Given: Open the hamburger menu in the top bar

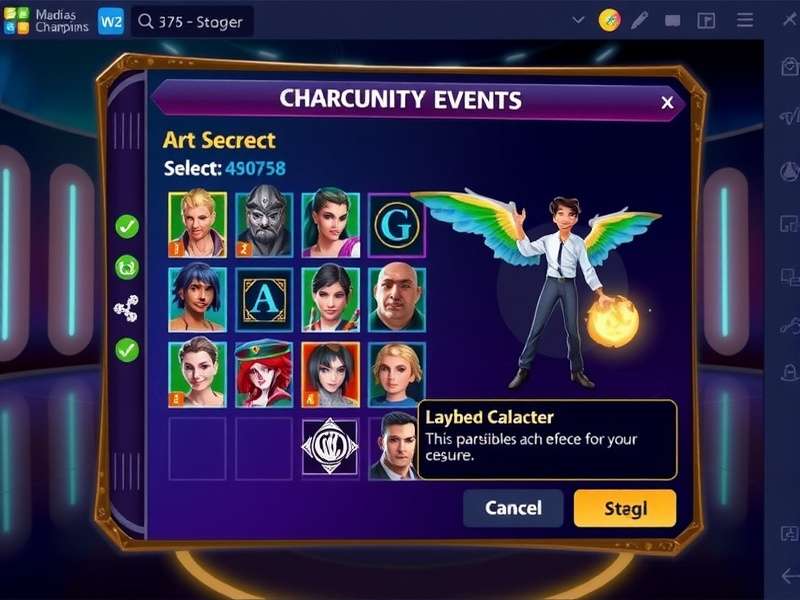Looking at the screenshot, I should [745, 20].
